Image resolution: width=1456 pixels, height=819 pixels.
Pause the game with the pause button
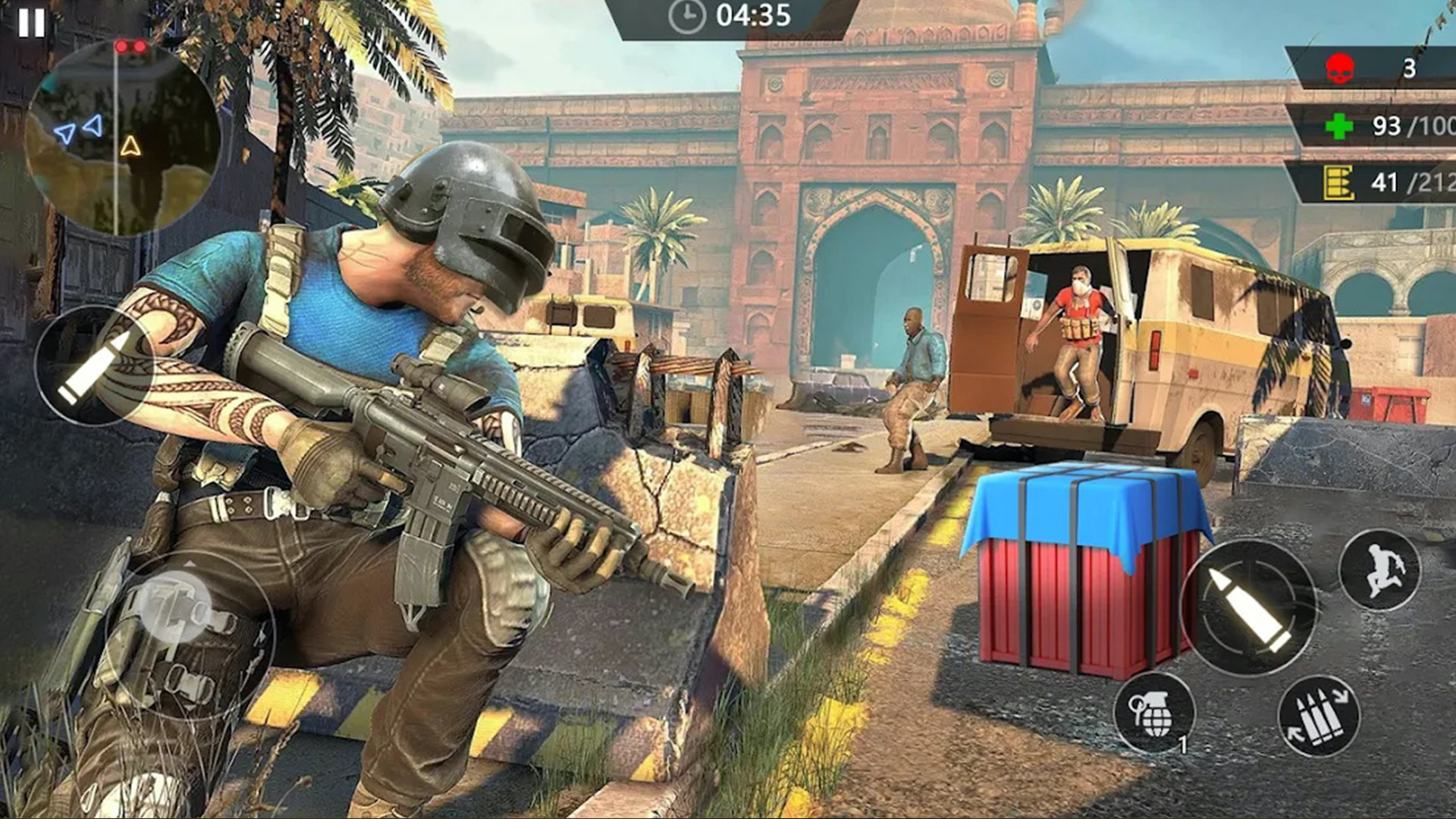pos(31,23)
